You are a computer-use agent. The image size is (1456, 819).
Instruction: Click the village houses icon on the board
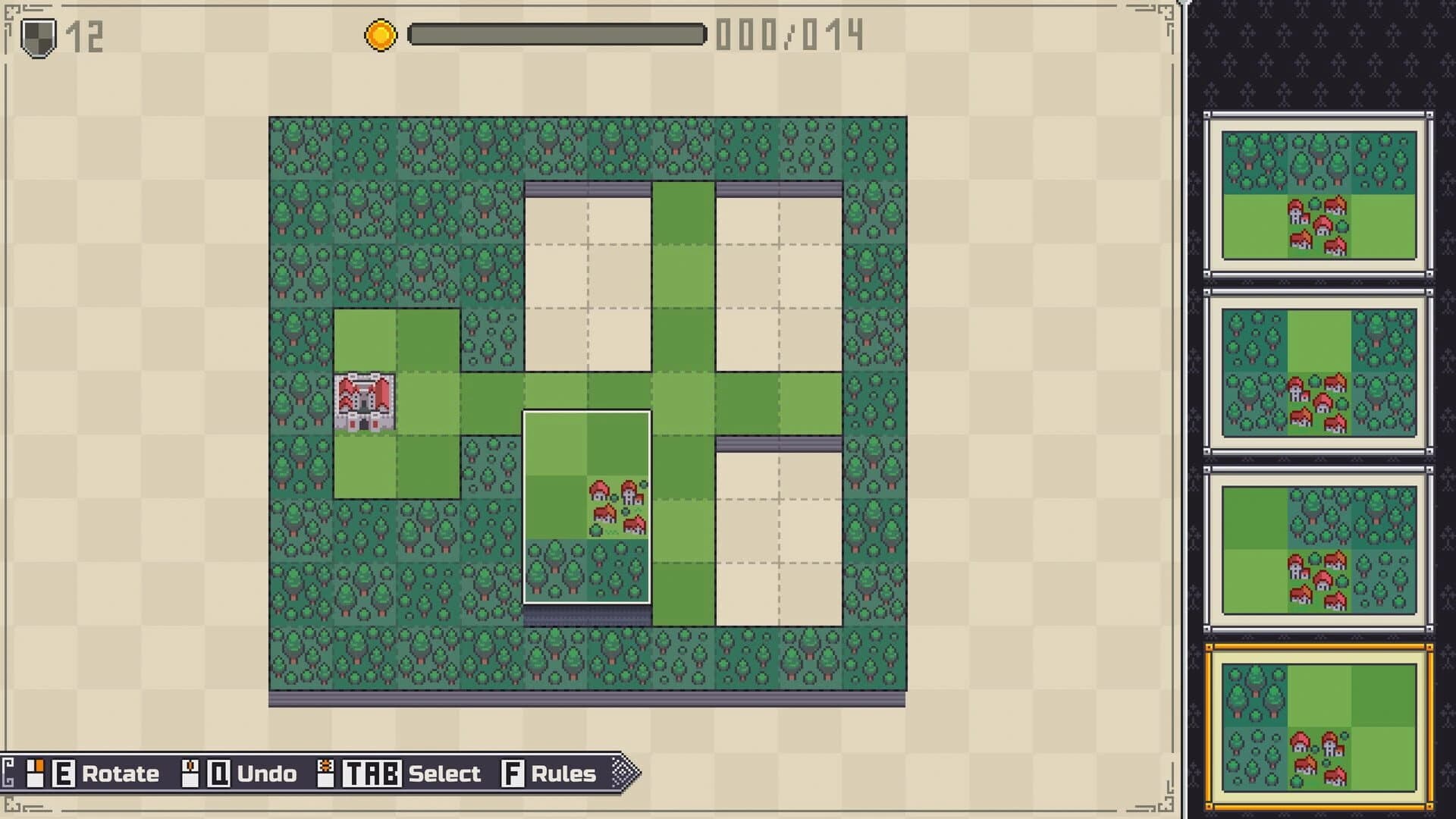point(614,504)
